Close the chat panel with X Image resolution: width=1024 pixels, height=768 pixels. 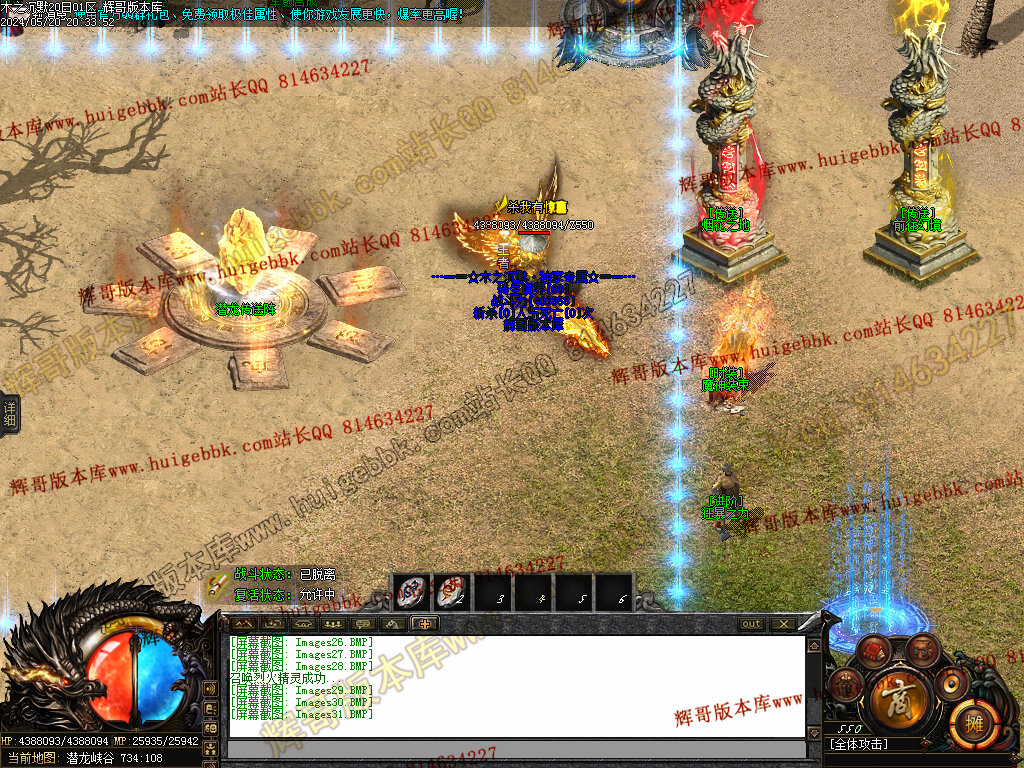[x=783, y=624]
